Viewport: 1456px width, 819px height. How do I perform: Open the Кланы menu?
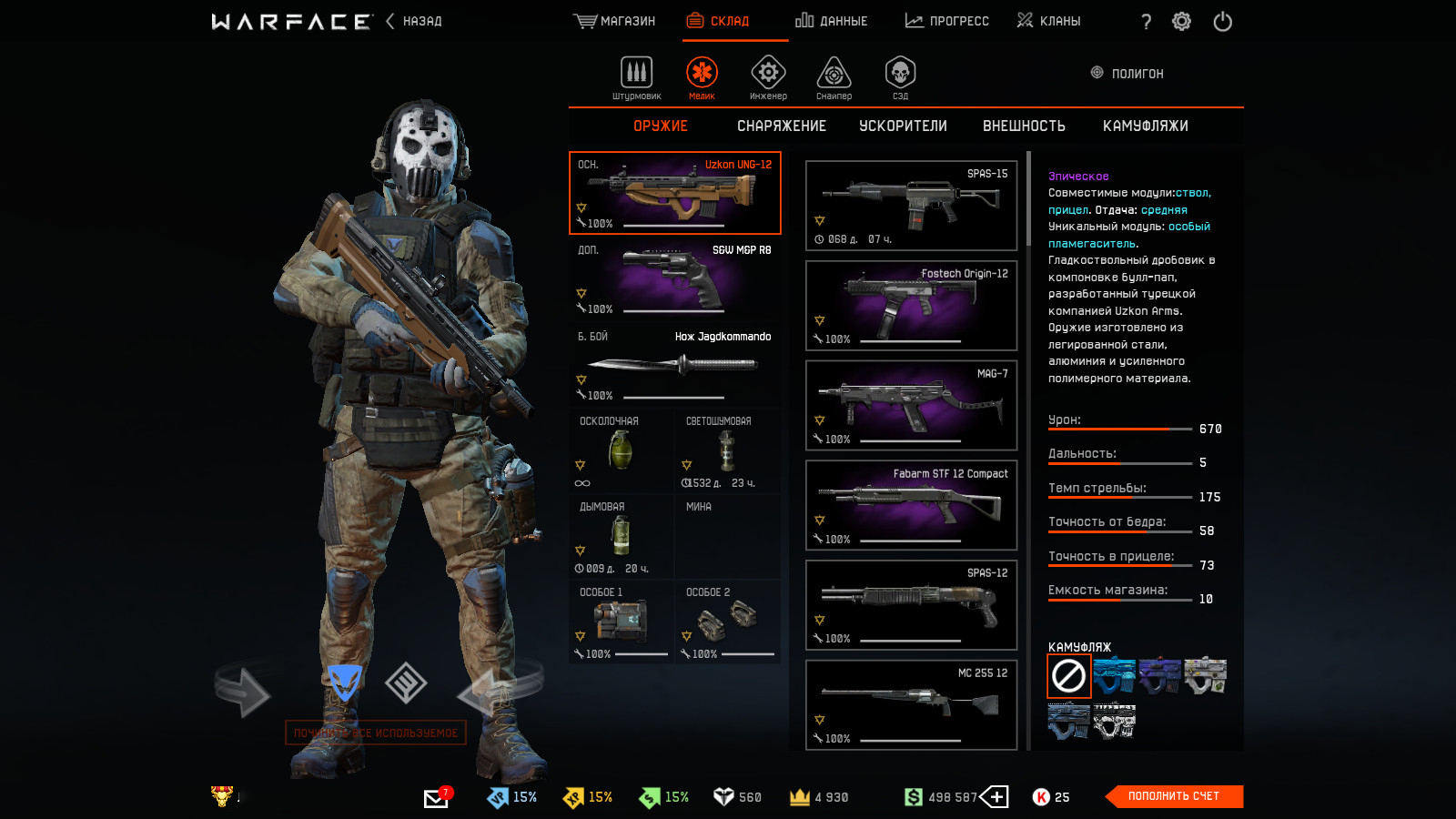click(1048, 21)
